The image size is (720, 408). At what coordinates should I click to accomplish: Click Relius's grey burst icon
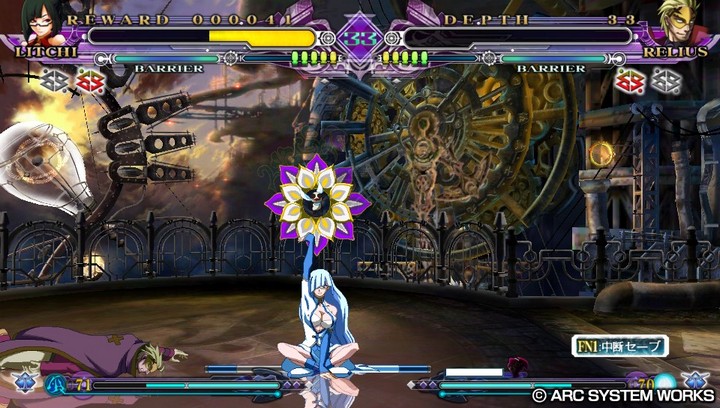click(x=665, y=80)
